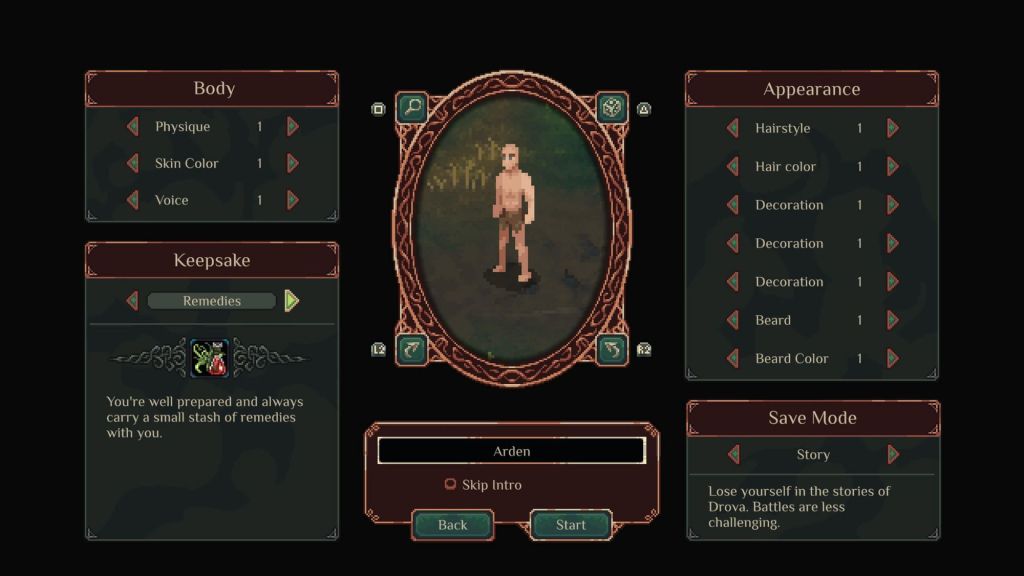Edit the character name field Arden
1024x576 pixels.
pos(511,451)
